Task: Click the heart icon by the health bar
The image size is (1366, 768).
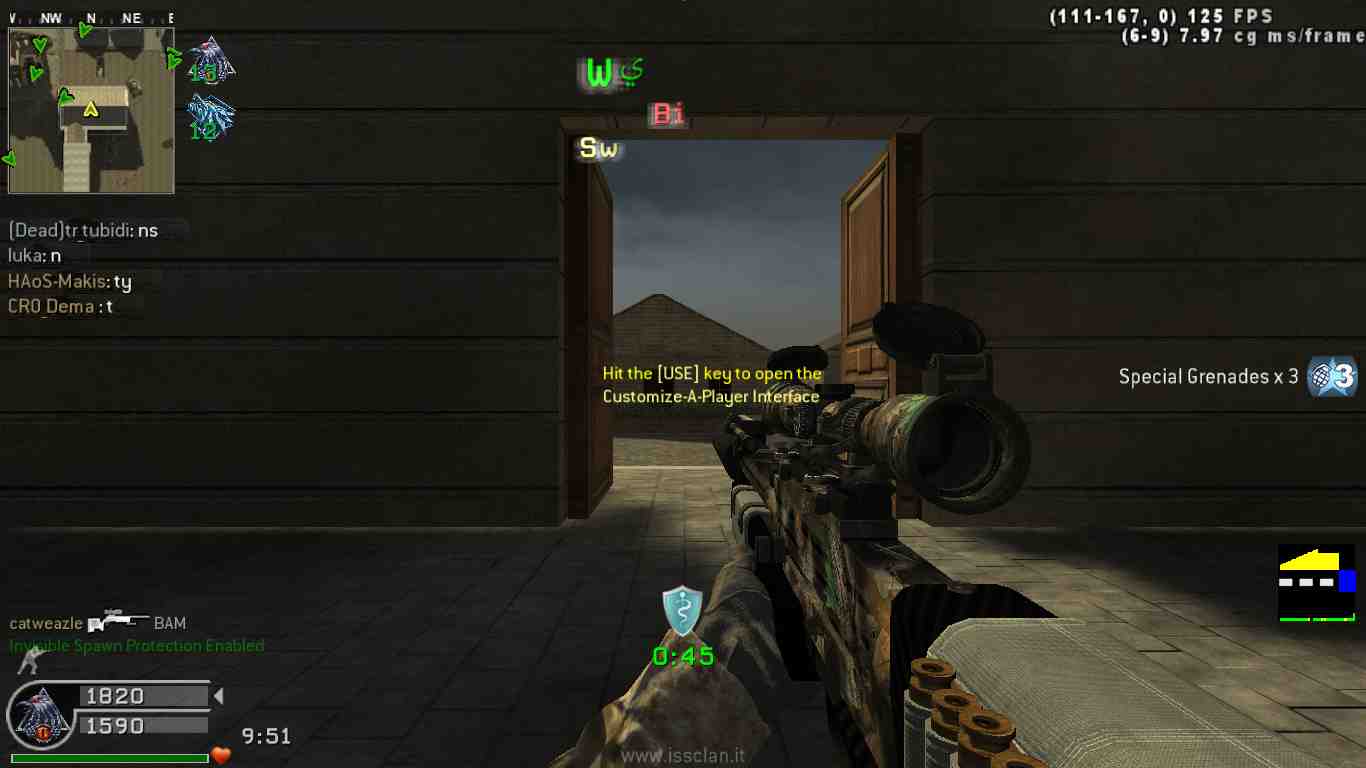Action: (221, 756)
